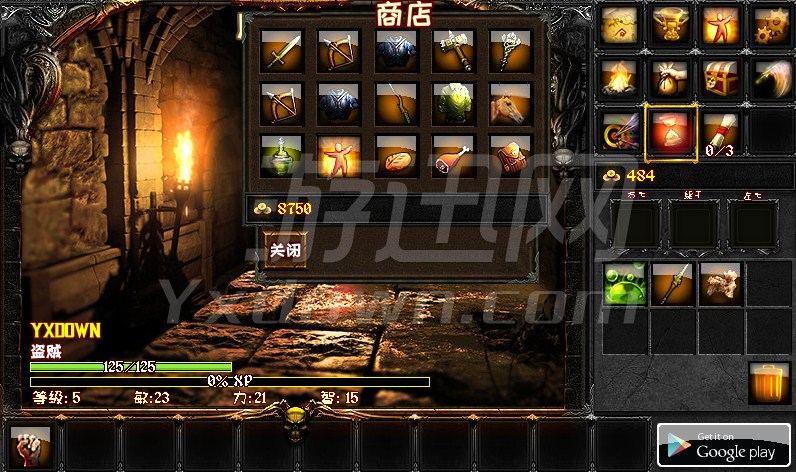This screenshot has width=796, height=472.
Task: Select the green bubbles inventory item
Action: [624, 283]
